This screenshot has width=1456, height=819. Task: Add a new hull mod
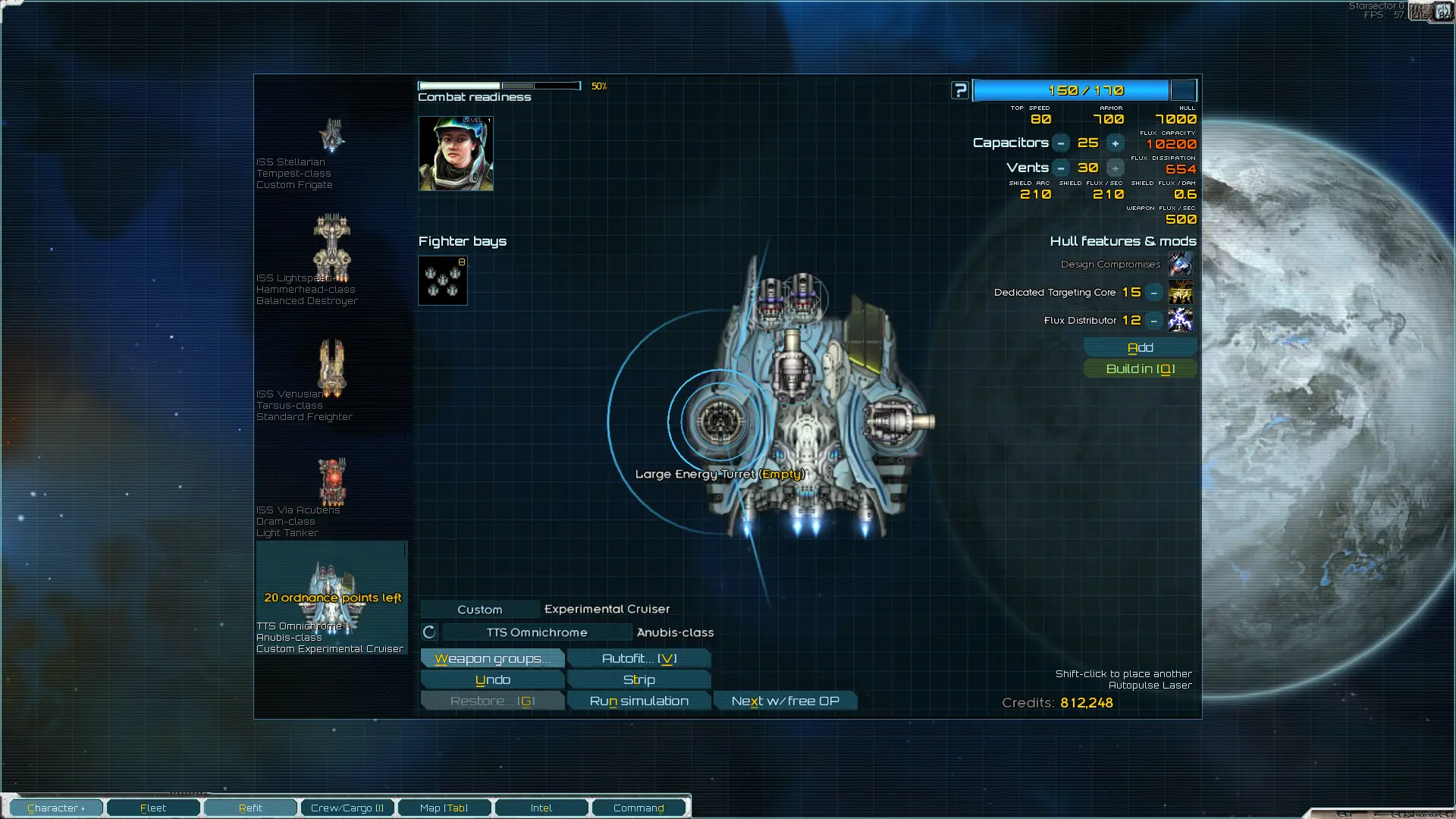[1140, 347]
